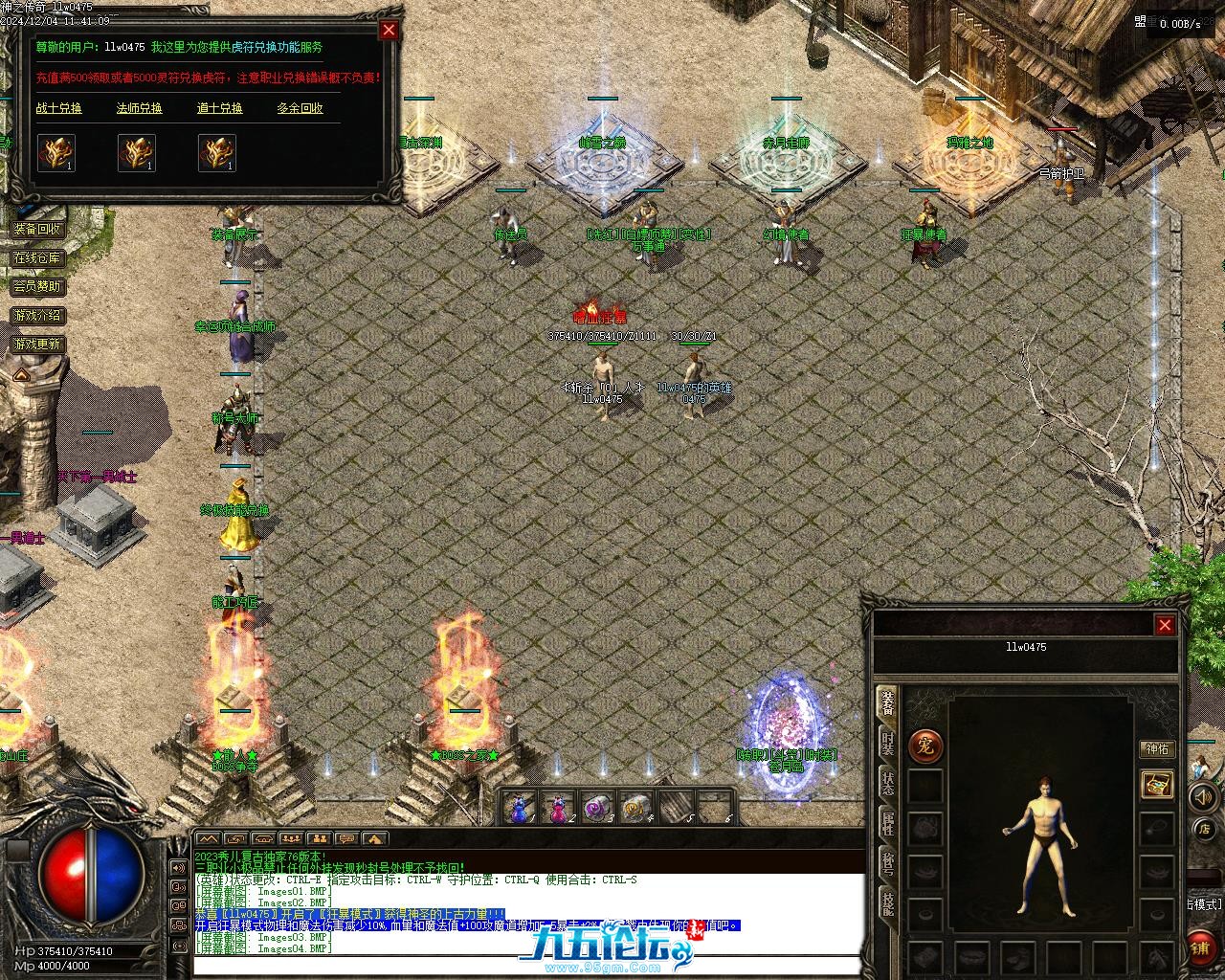Pick the 道士兑换 taoist exchange link

(220, 108)
